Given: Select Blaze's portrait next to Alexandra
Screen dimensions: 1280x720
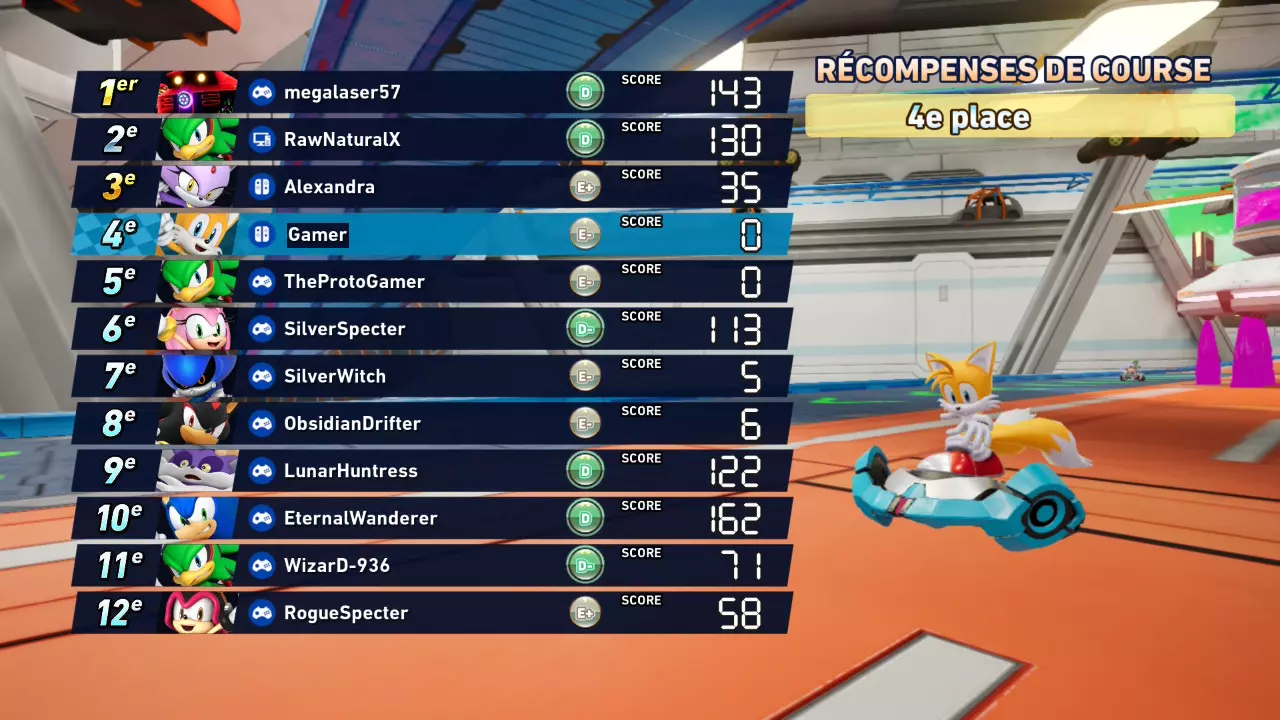Looking at the screenshot, I should point(196,186).
